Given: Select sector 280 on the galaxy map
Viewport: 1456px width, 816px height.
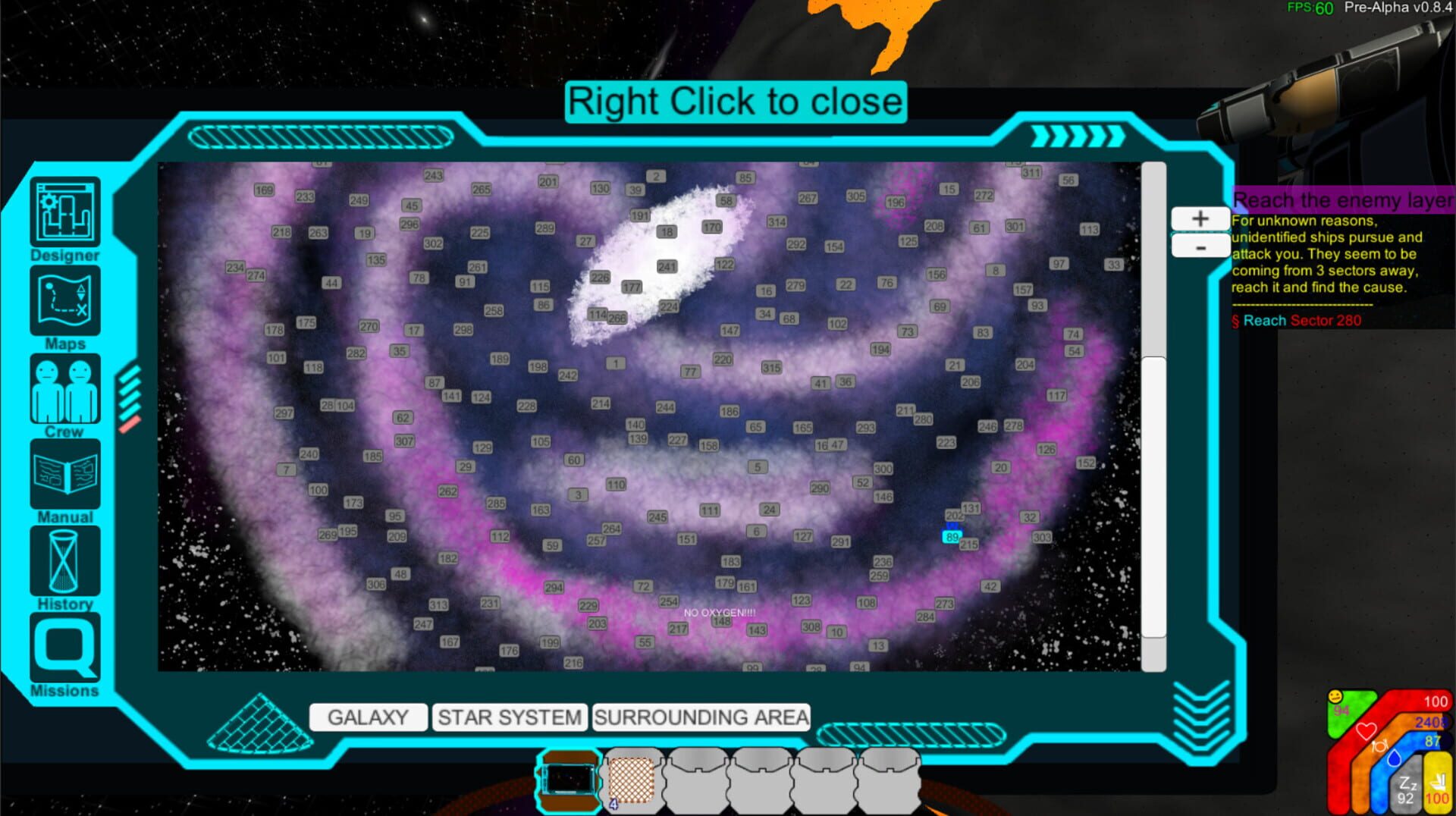Looking at the screenshot, I should [x=924, y=418].
